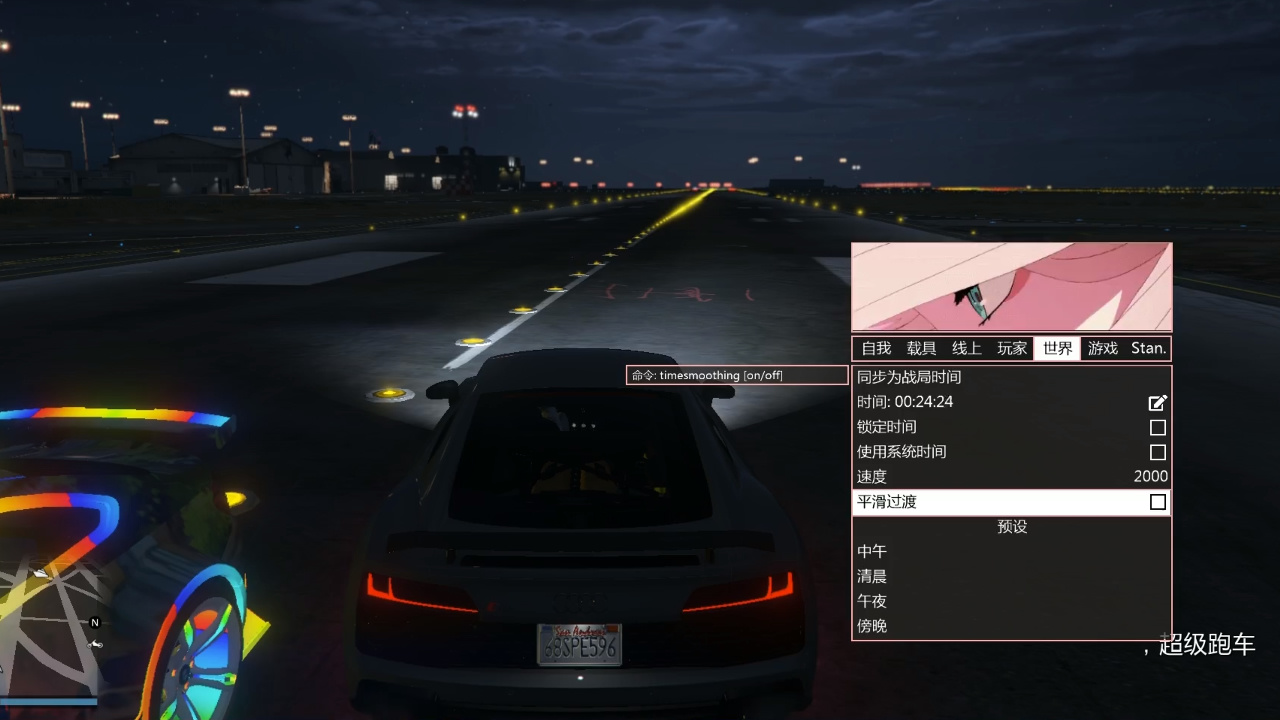
Task: Click the highlighted 世界 tab
Action: coord(1057,348)
